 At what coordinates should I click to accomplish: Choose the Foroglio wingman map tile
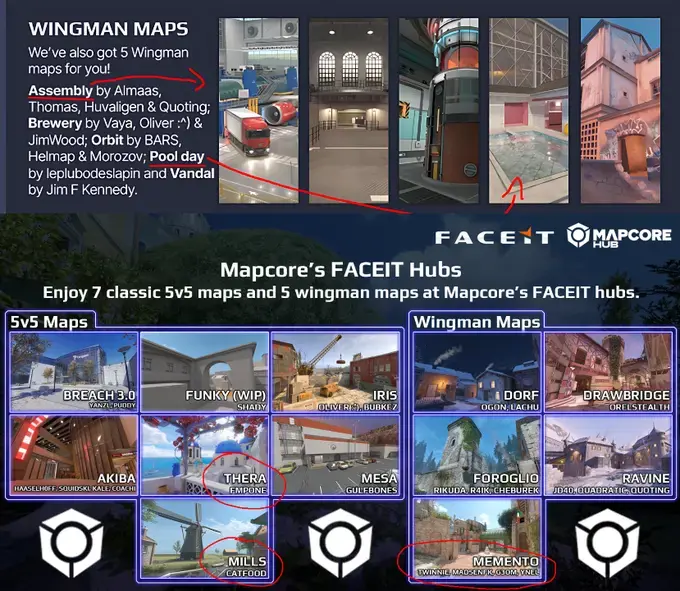477,453
